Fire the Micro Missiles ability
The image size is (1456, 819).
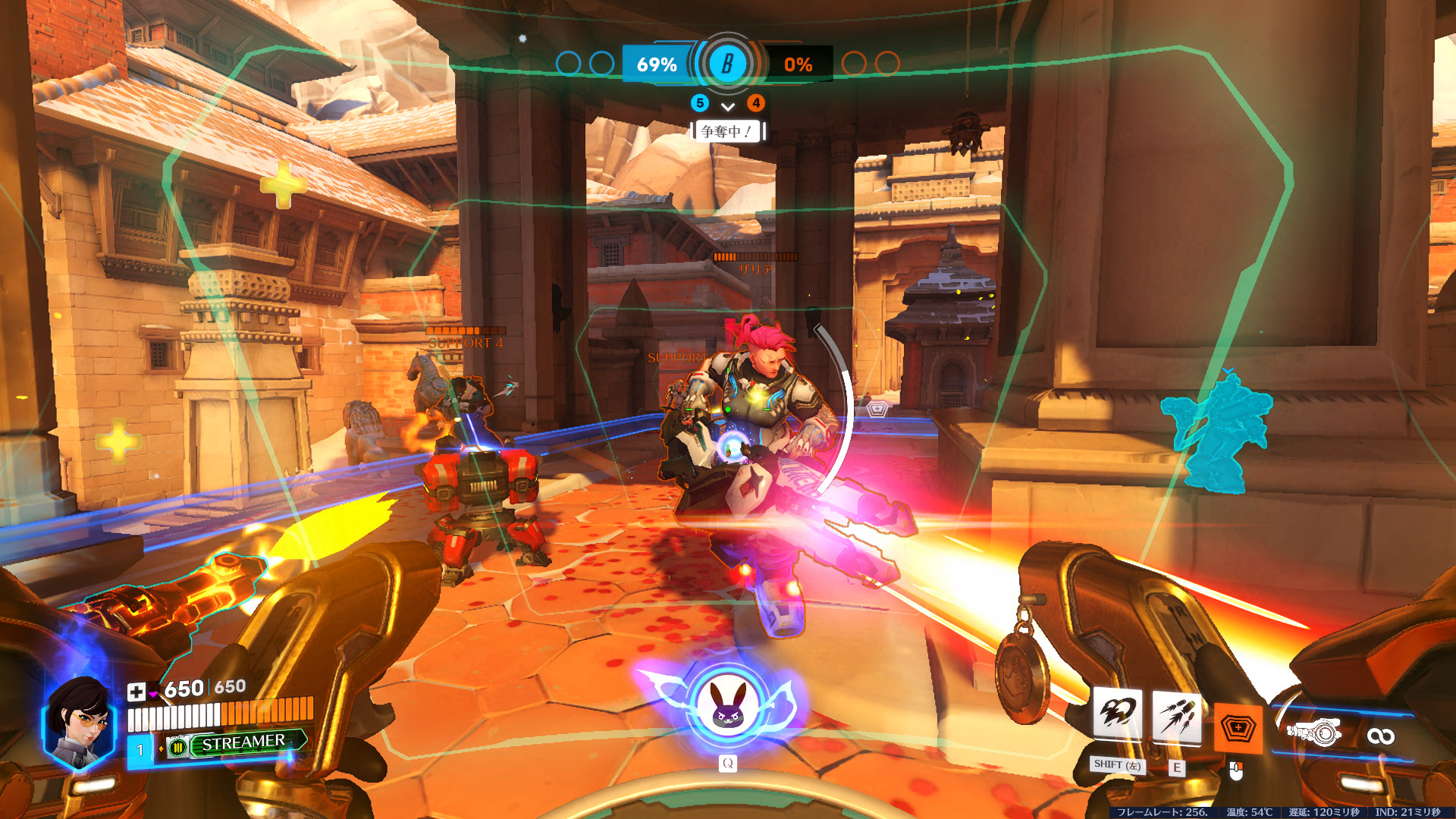[1176, 717]
